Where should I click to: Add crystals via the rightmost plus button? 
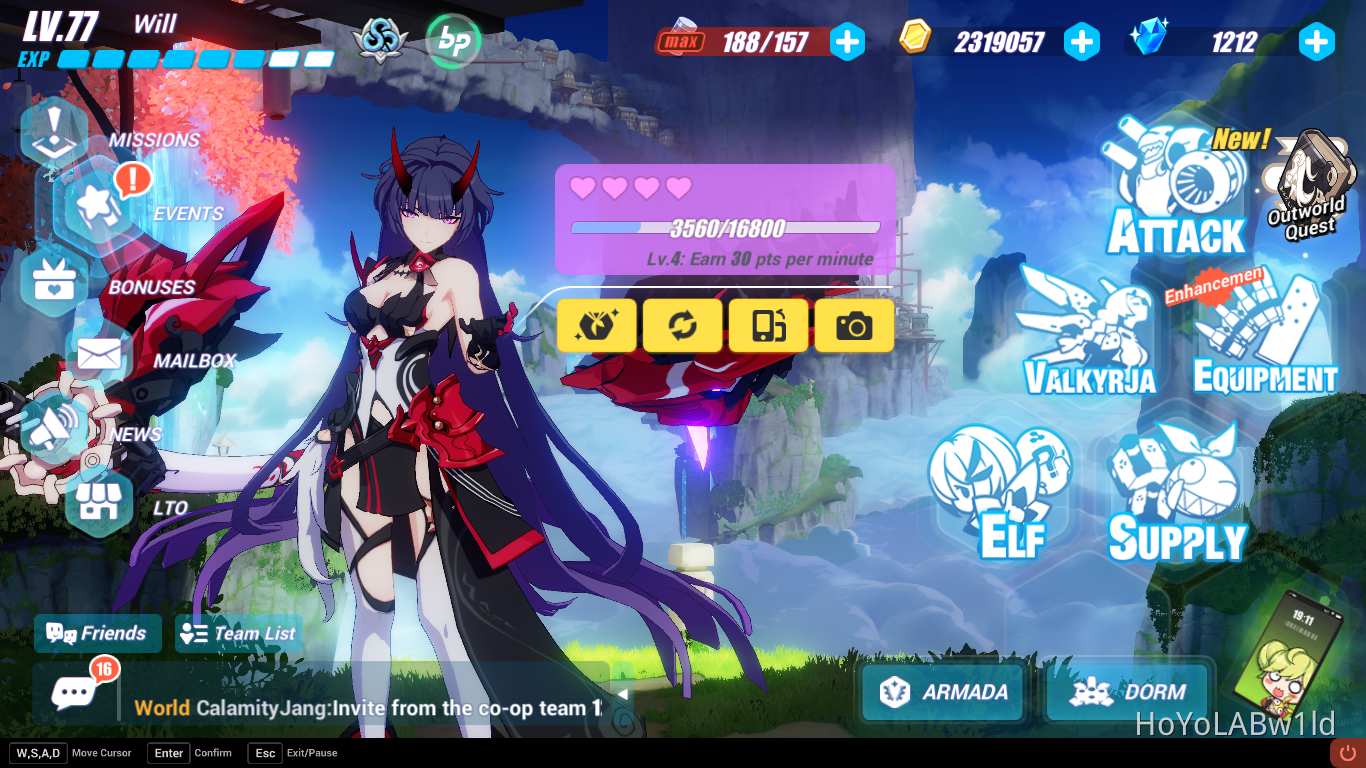tap(1316, 42)
